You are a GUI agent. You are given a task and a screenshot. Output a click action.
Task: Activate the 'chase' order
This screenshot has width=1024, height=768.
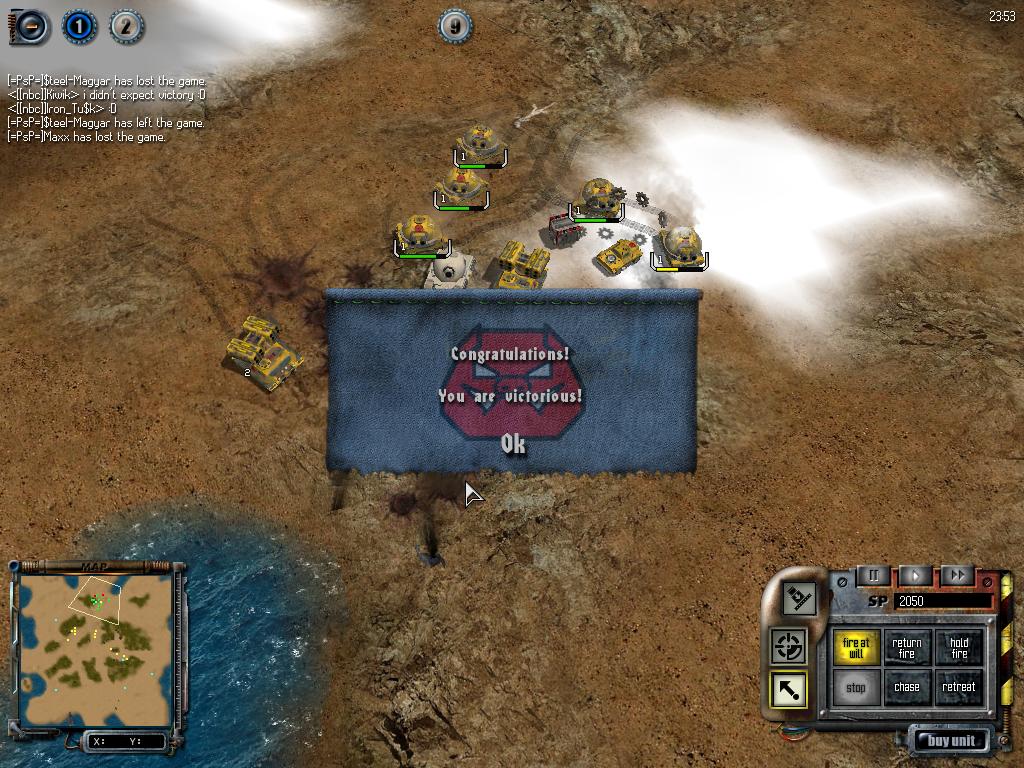[x=907, y=688]
